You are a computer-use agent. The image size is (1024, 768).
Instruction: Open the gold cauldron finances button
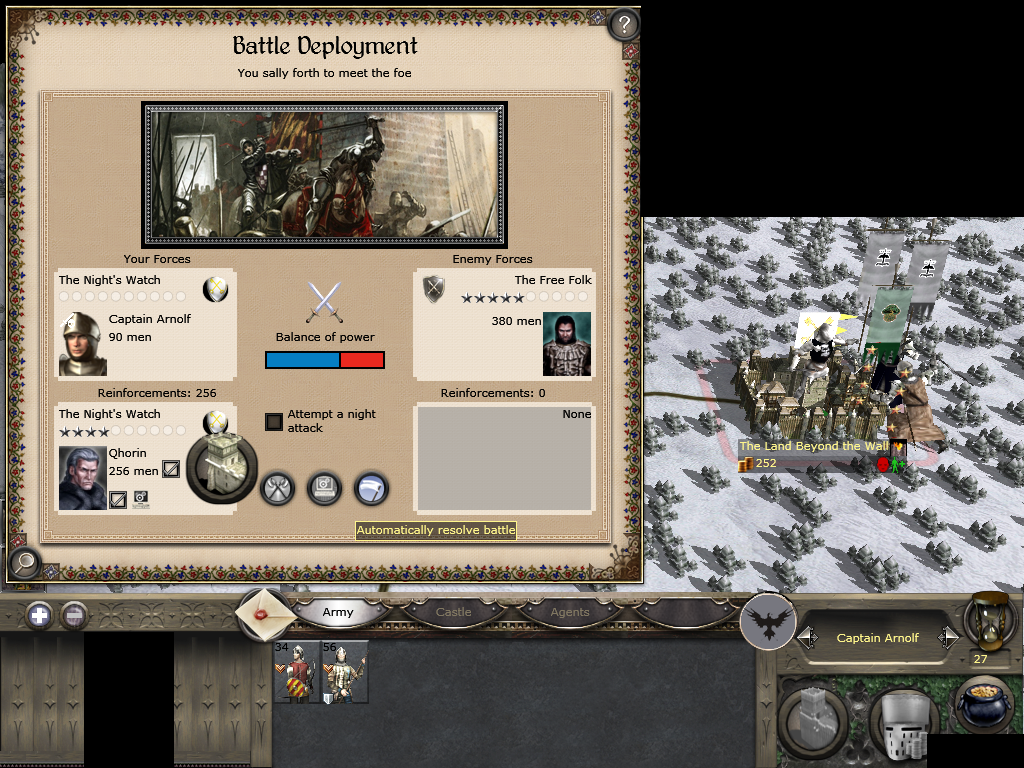coord(985,708)
